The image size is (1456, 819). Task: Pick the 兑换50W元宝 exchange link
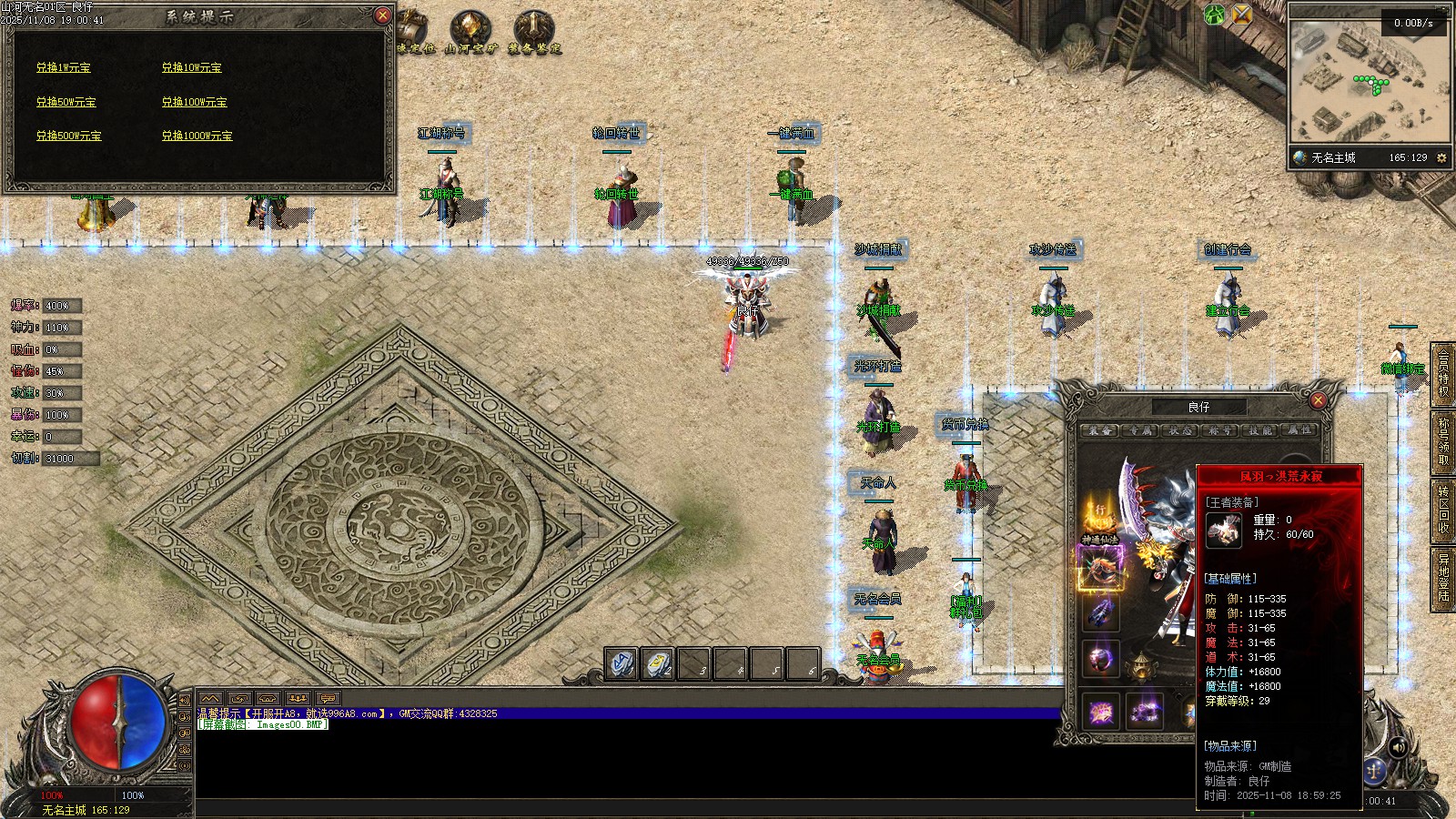66,102
